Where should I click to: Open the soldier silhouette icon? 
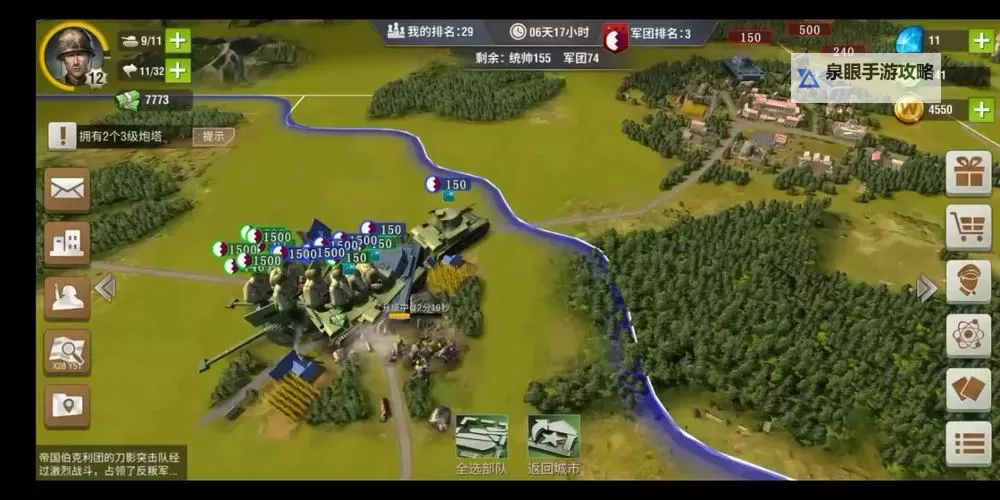pyautogui.click(x=67, y=298)
